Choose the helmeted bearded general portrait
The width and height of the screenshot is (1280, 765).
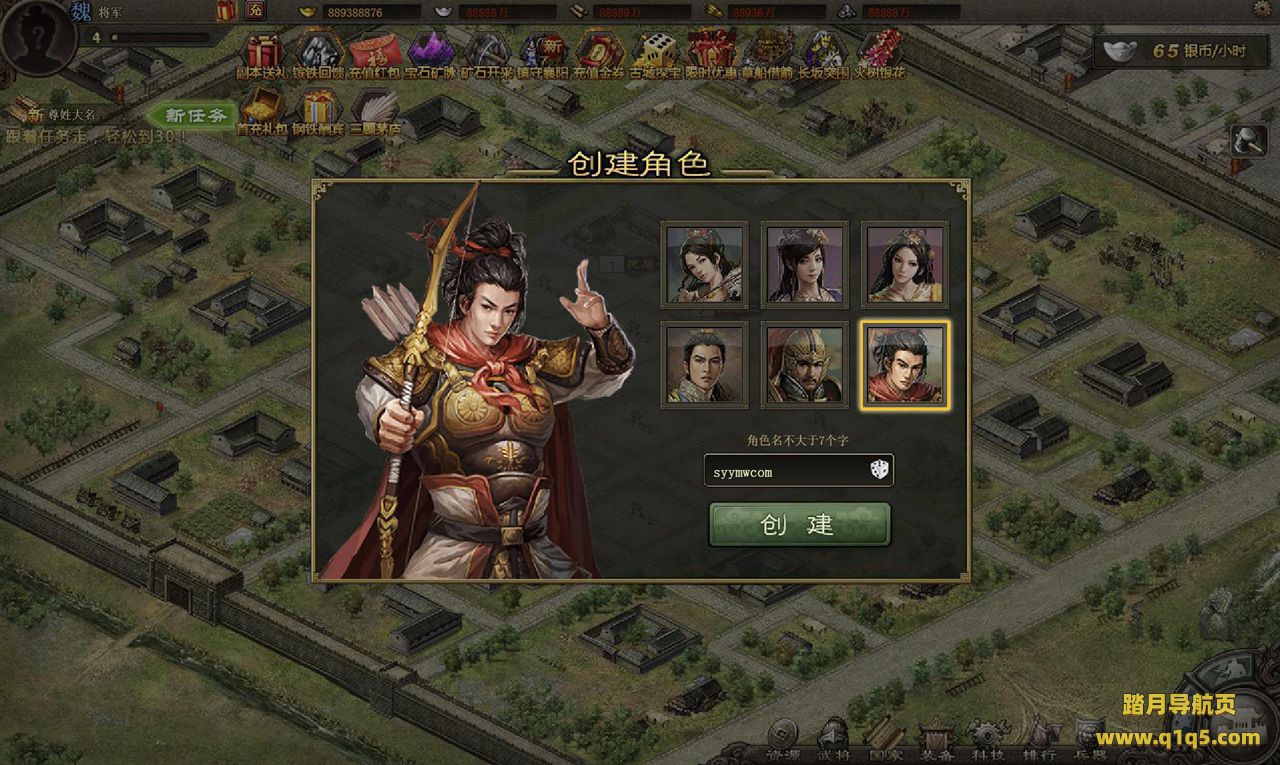pyautogui.click(x=804, y=364)
